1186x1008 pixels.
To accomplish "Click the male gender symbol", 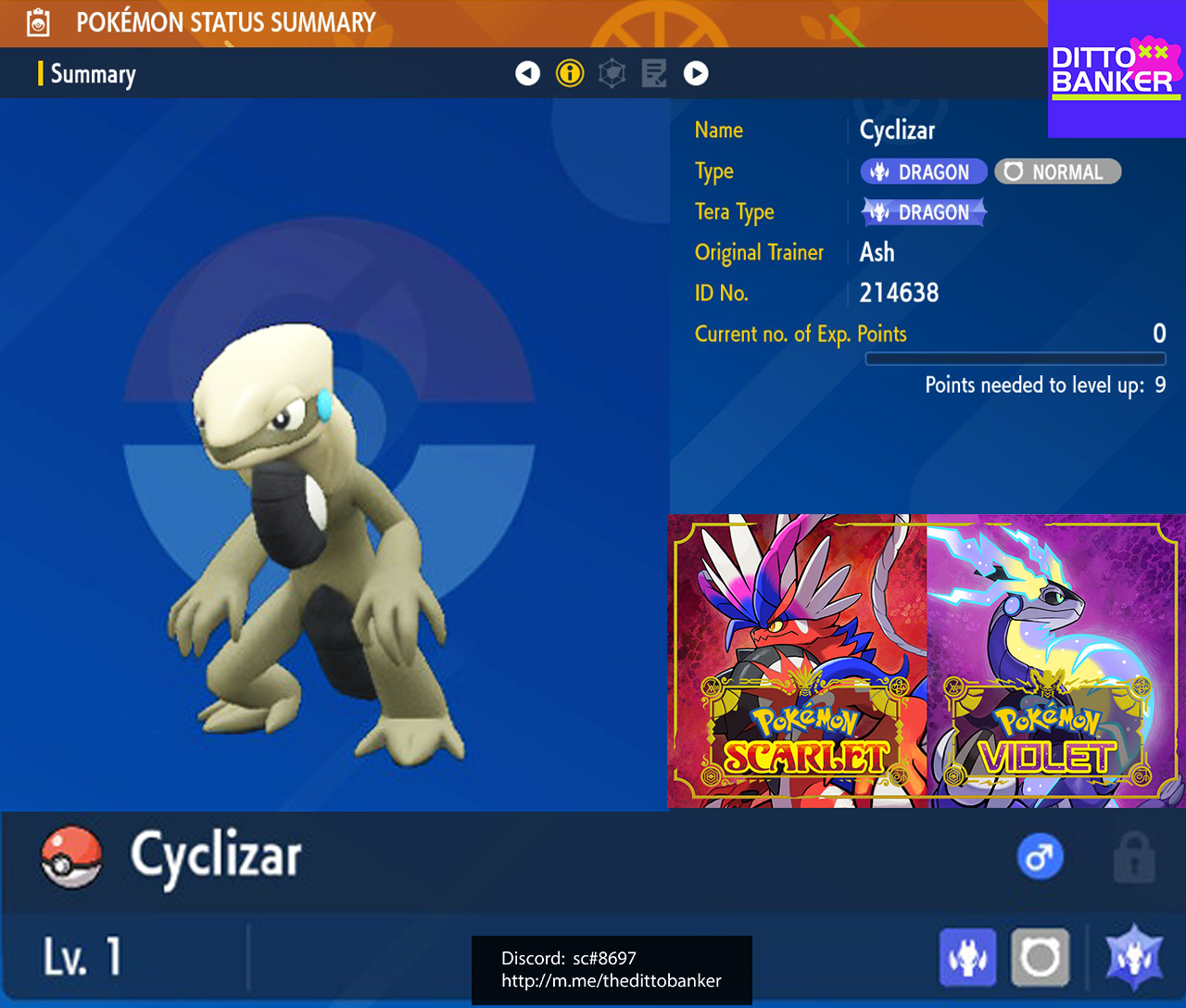I will pyautogui.click(x=1040, y=856).
